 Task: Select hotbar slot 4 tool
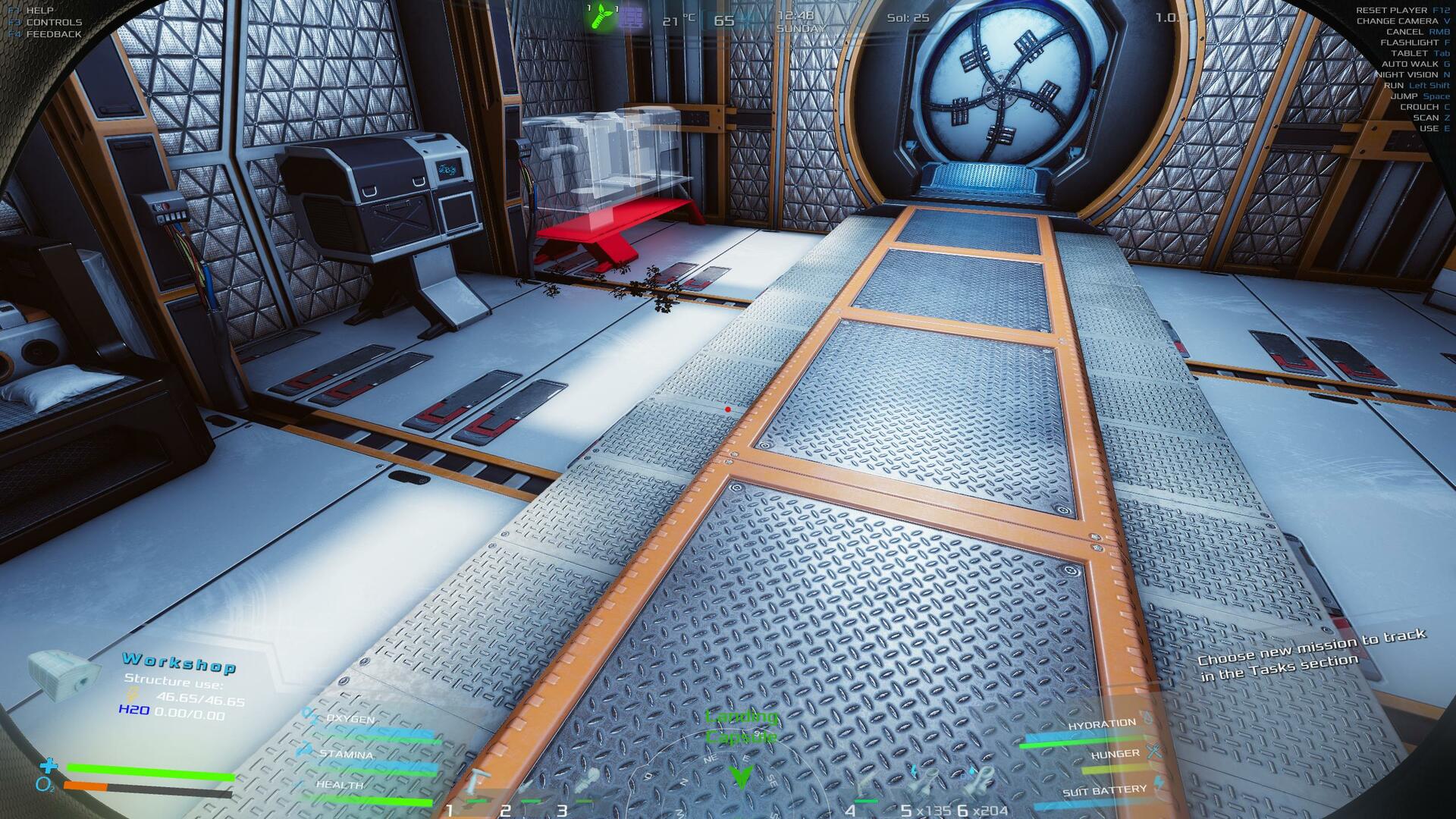(867, 781)
